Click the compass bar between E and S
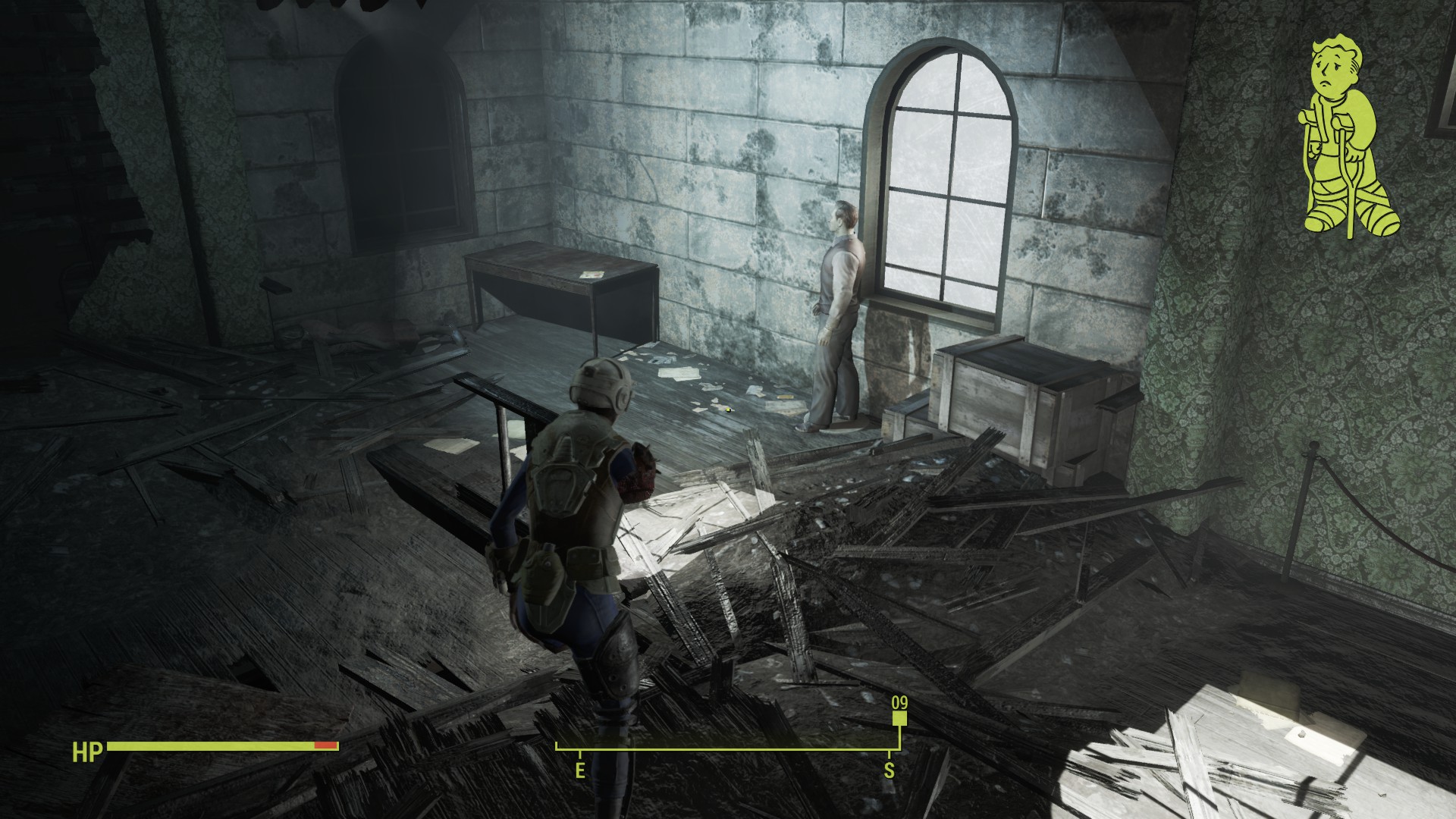 [x=734, y=749]
